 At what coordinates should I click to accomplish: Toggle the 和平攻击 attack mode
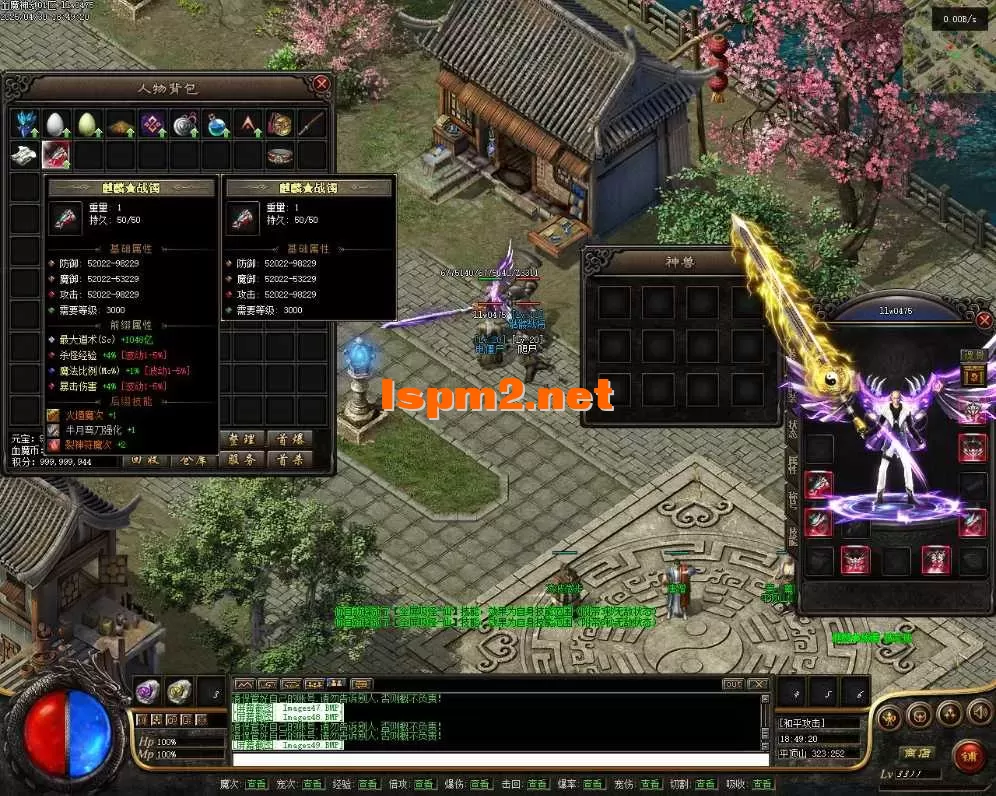[806, 722]
